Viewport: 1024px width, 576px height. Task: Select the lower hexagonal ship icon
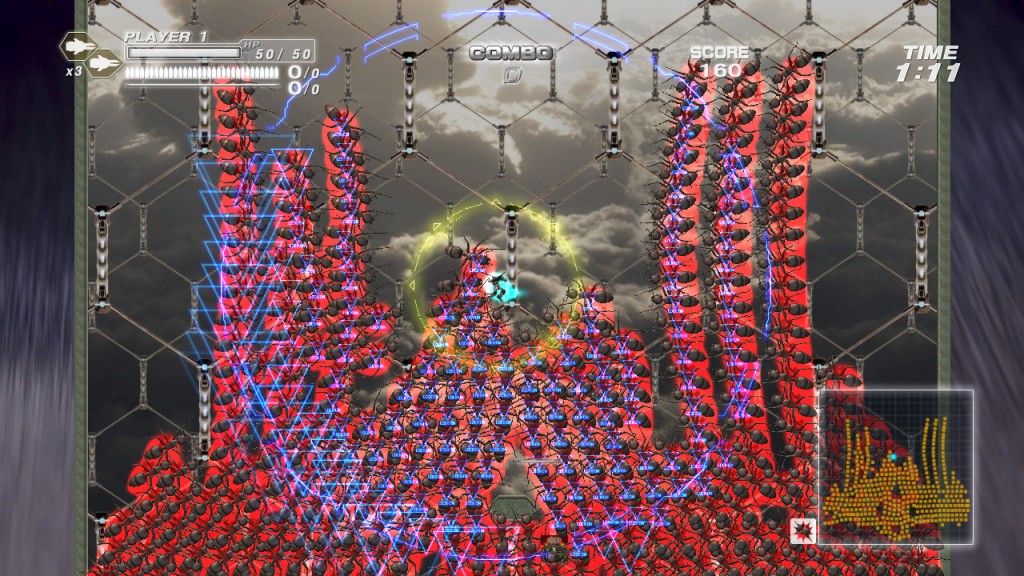[x=101, y=65]
